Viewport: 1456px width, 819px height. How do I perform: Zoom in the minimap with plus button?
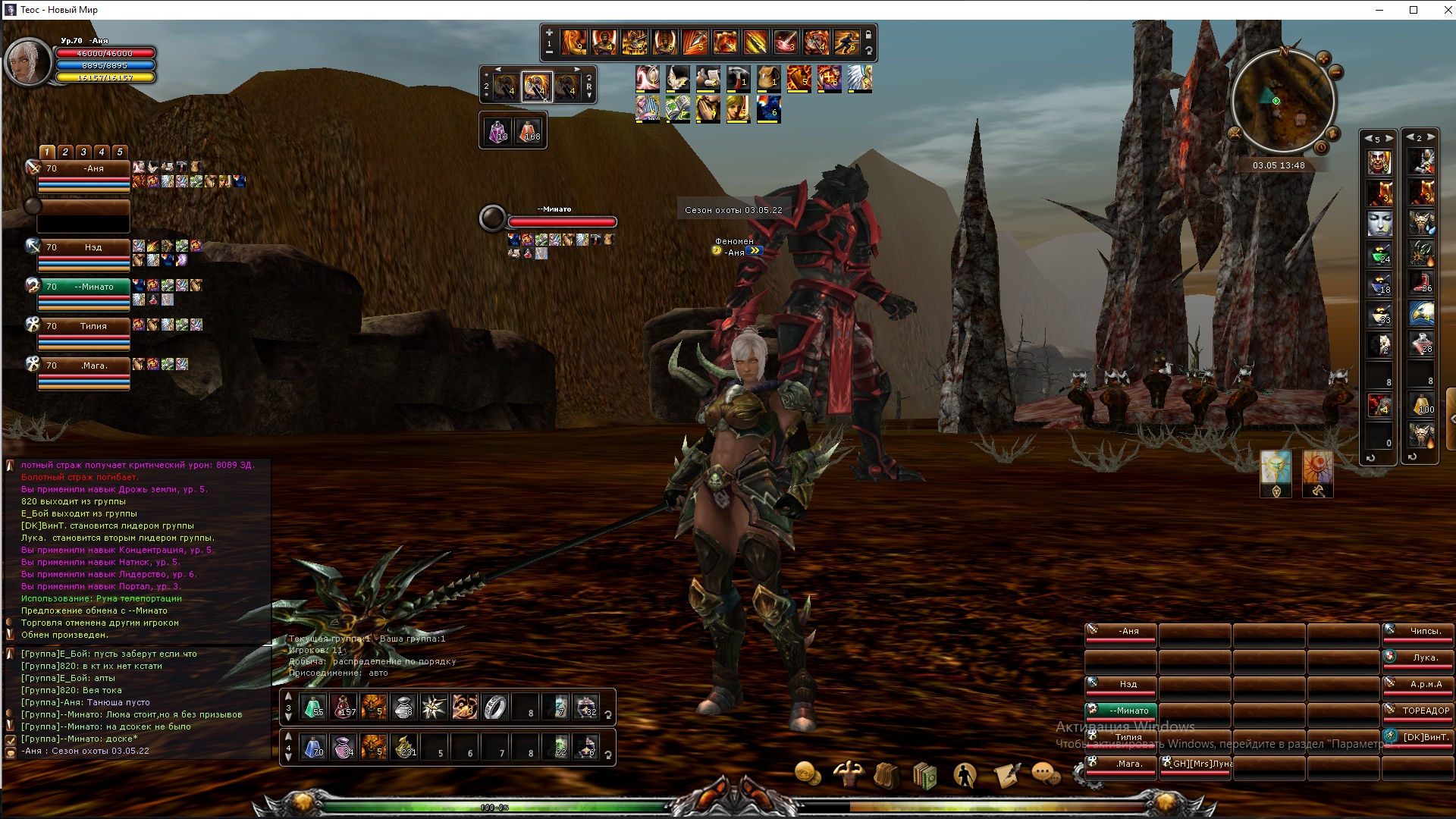point(1323,58)
